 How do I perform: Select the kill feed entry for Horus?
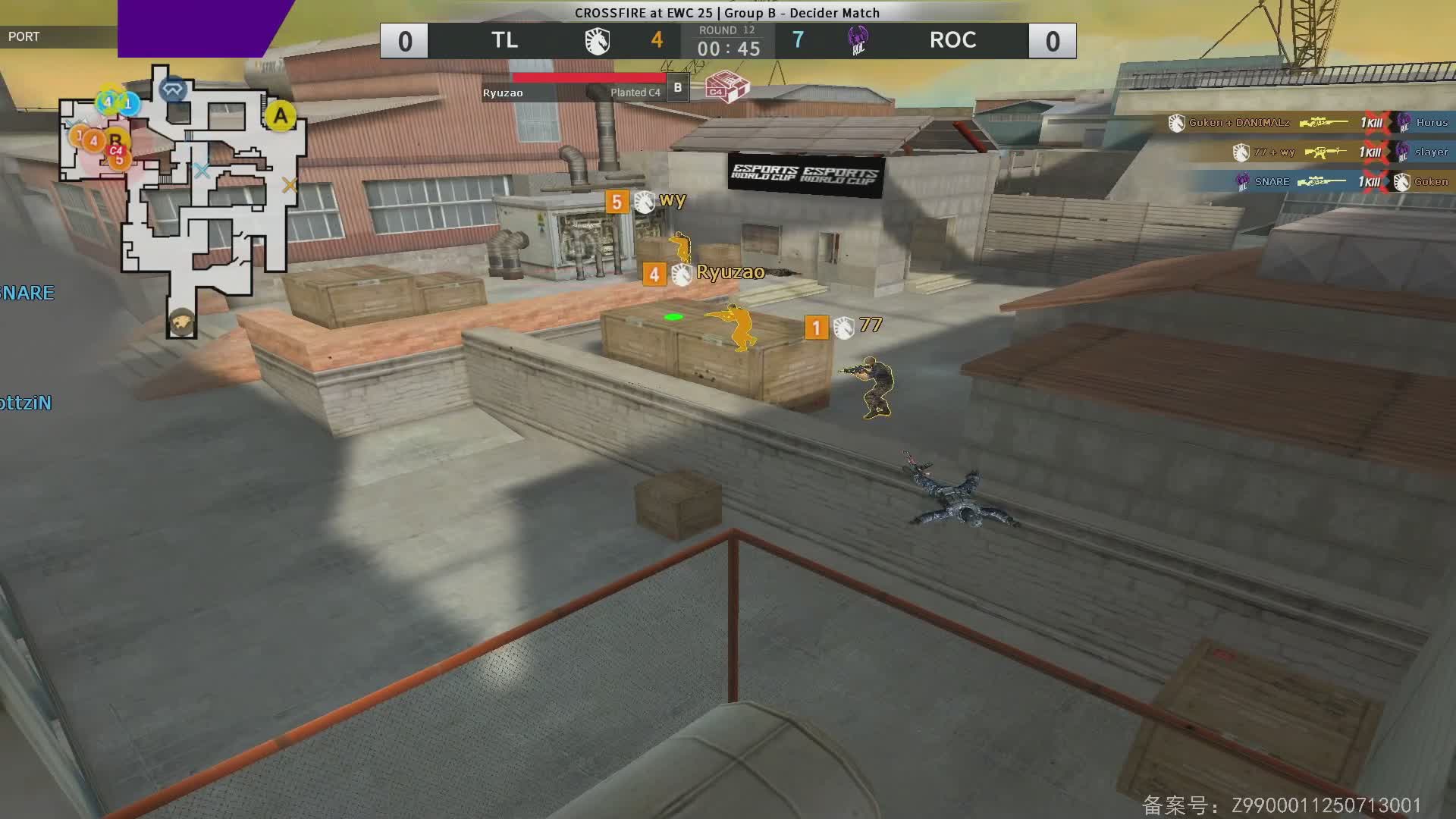(1308, 122)
